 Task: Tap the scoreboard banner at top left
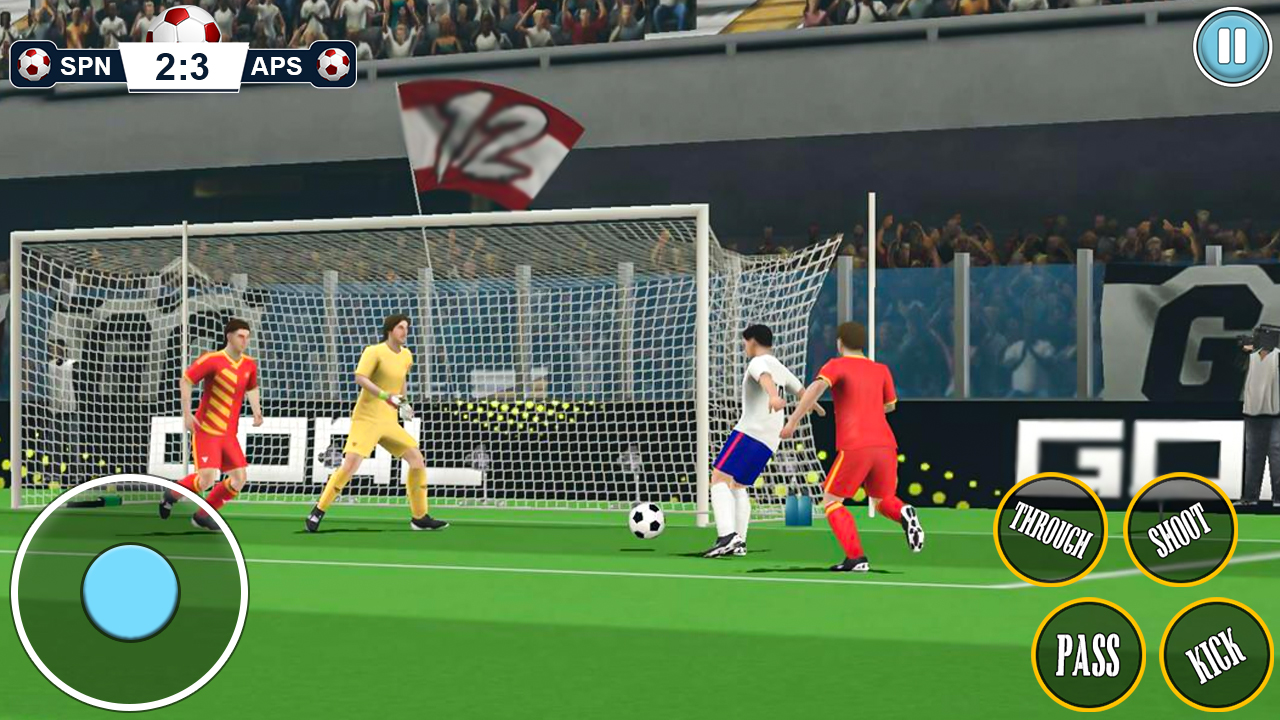[184, 65]
